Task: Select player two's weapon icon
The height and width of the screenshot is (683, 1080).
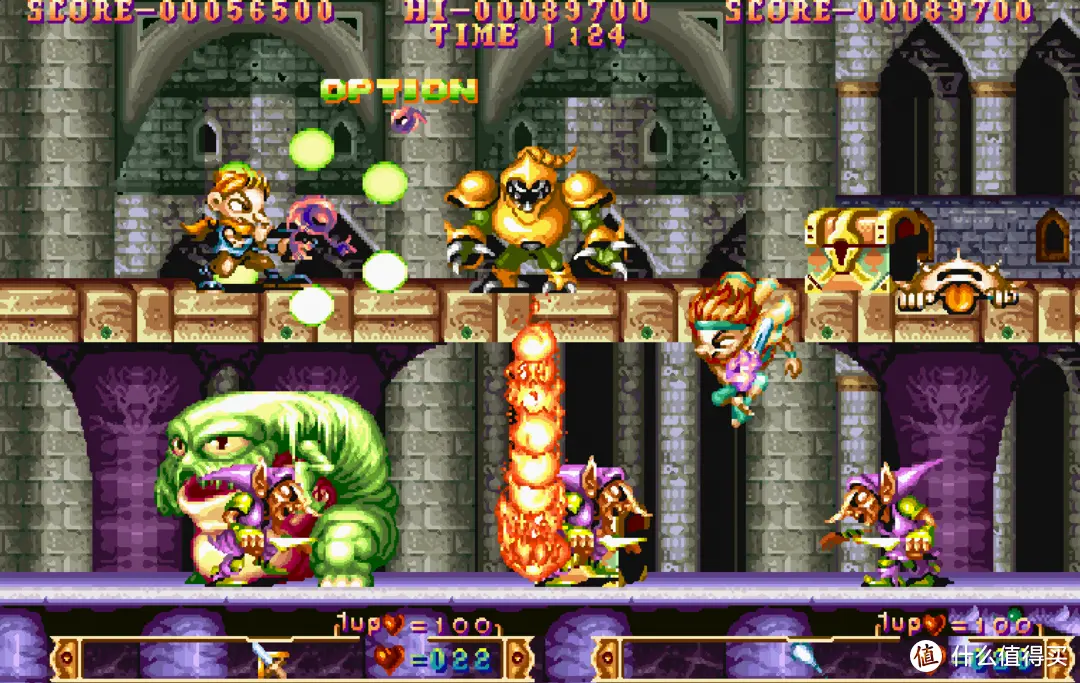Action: tap(805, 657)
